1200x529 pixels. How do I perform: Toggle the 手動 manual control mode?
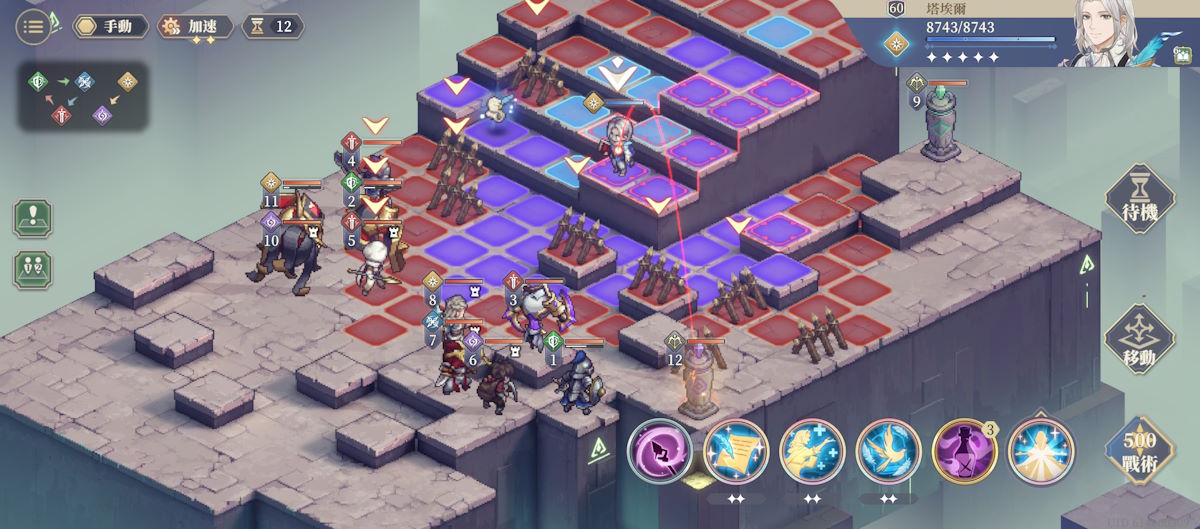coord(111,26)
